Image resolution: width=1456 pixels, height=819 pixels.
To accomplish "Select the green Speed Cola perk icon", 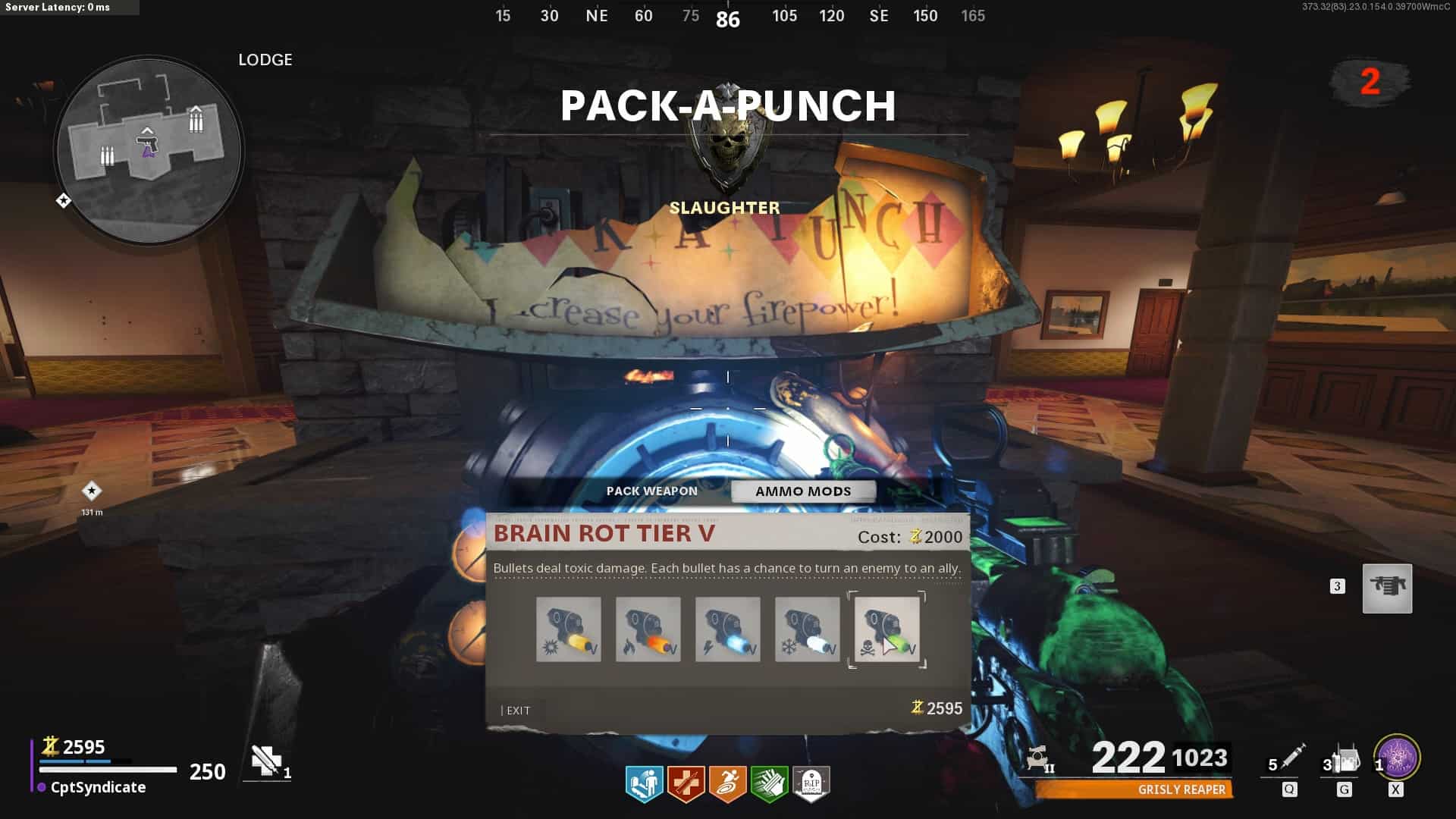I will (769, 783).
